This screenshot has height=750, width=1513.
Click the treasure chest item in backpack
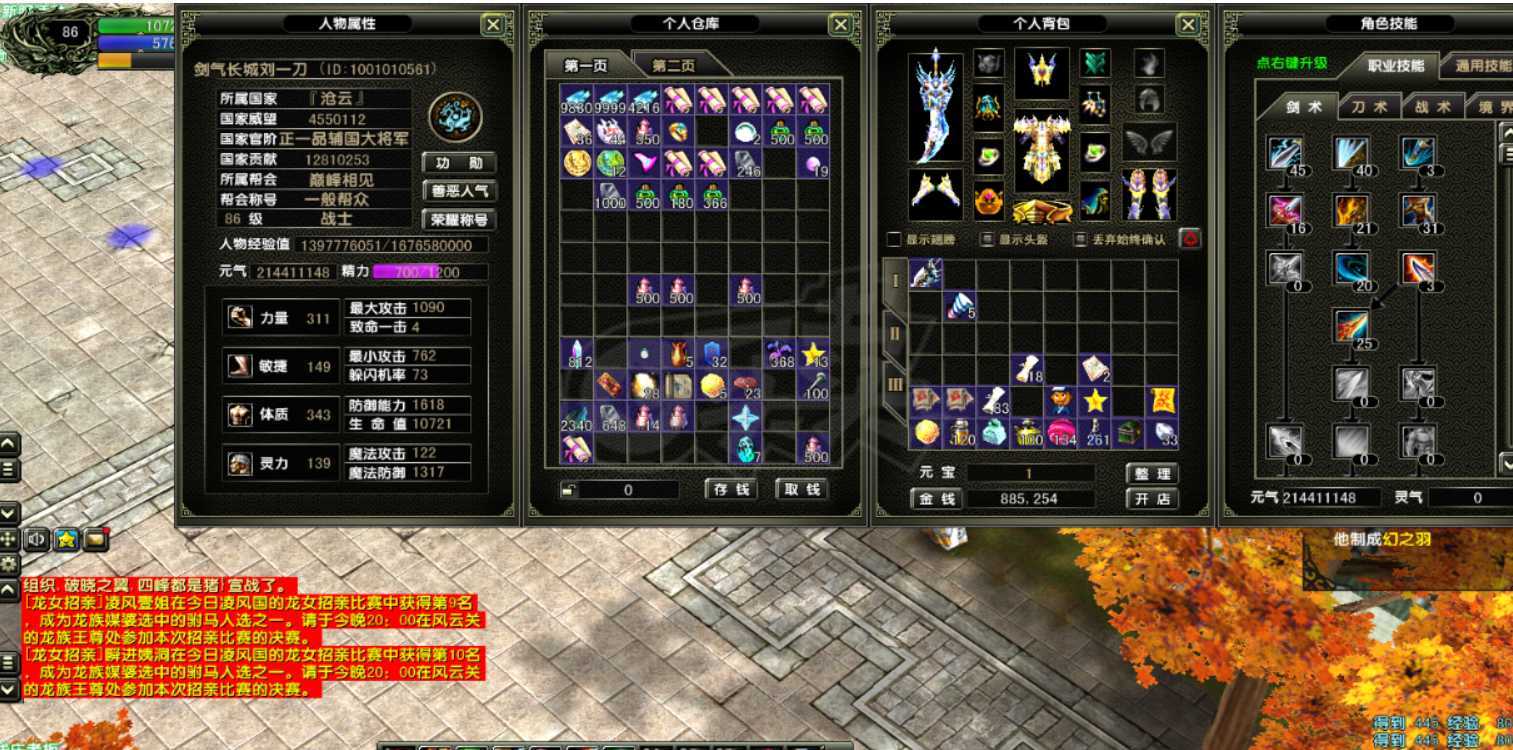(1128, 433)
